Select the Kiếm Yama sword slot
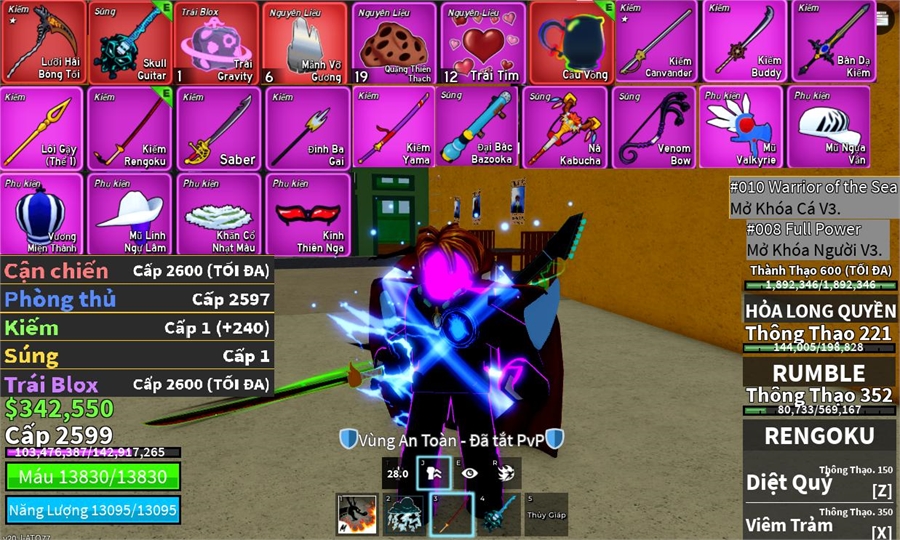Image resolution: width=900 pixels, height=540 pixels. (393, 128)
